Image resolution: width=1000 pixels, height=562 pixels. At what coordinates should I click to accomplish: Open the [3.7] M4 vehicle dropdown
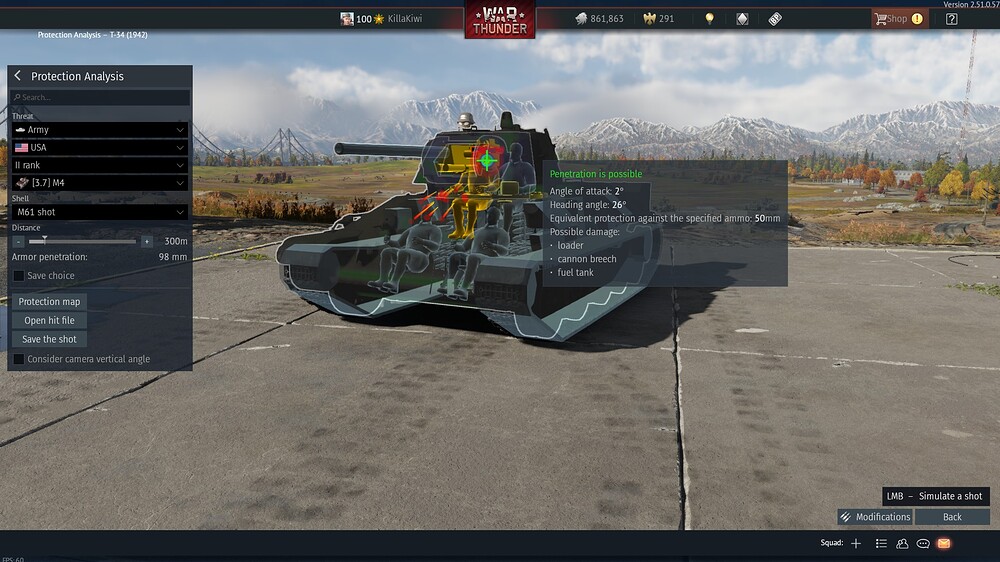99,183
